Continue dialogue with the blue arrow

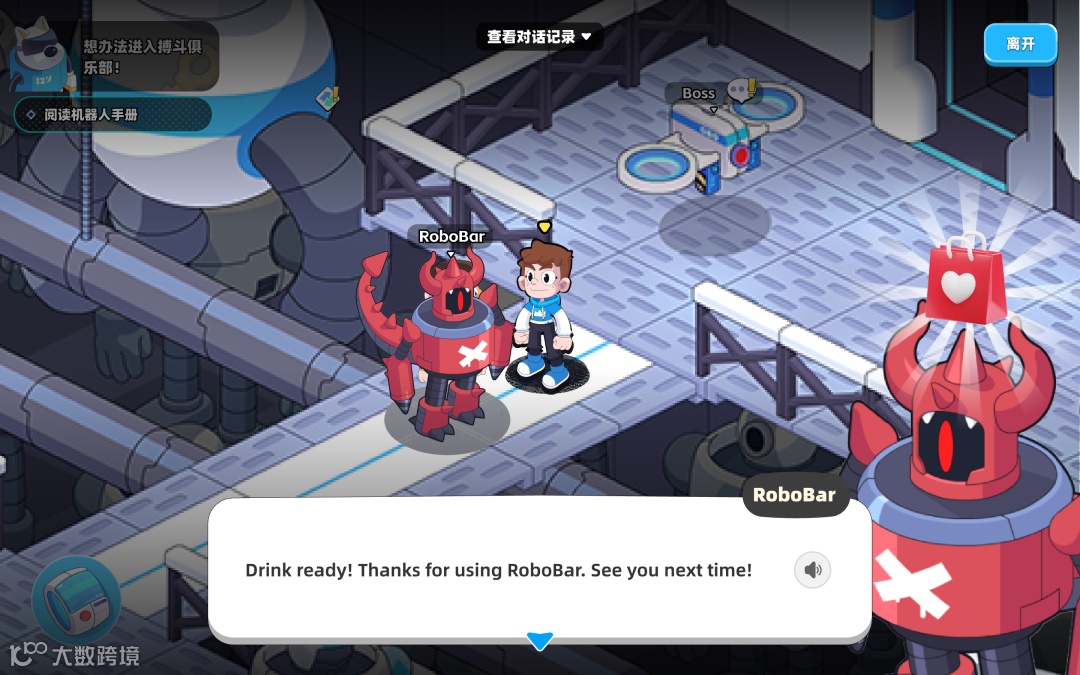click(x=540, y=641)
